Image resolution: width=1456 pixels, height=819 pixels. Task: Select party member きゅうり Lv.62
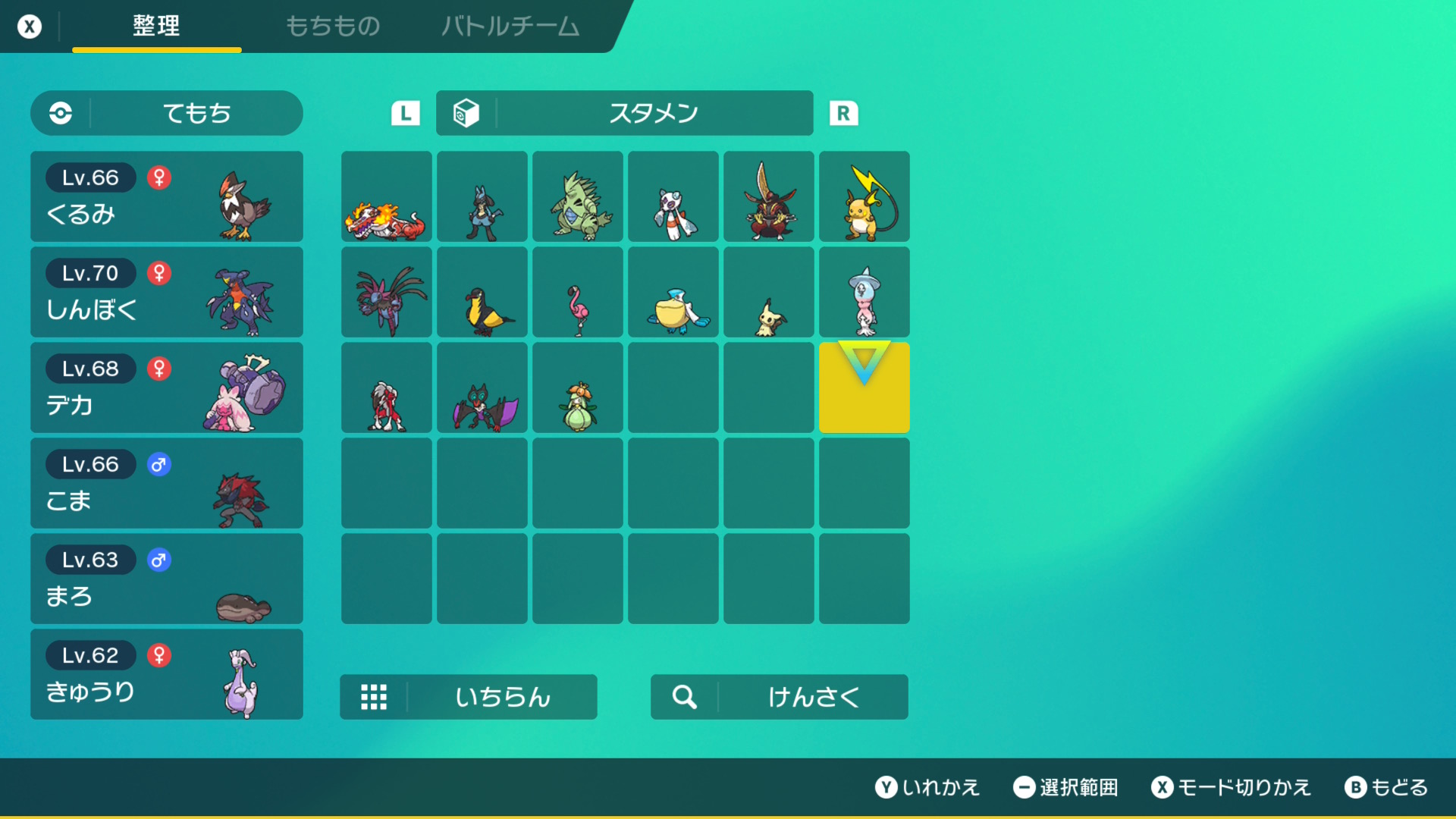click(167, 674)
